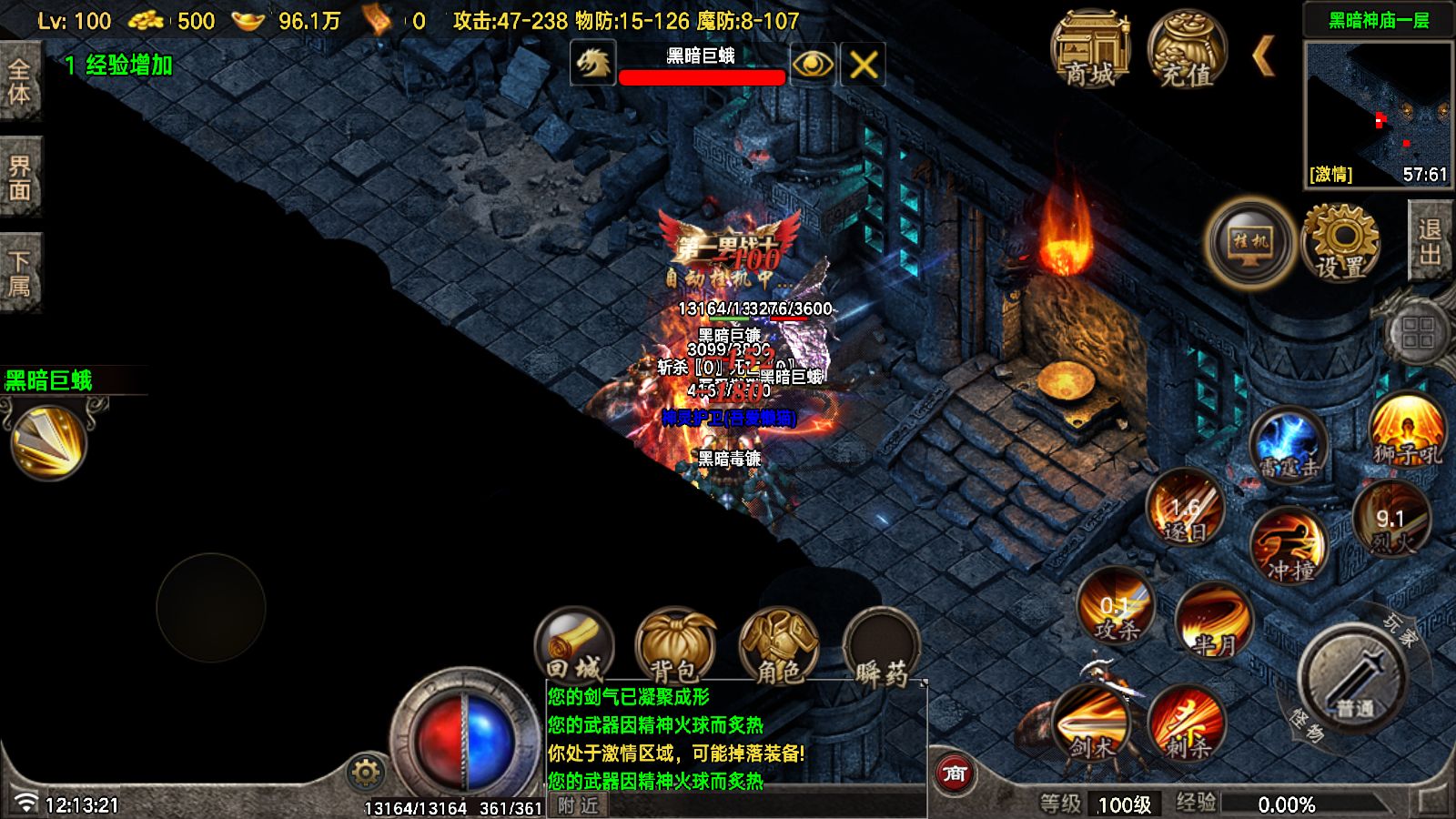This screenshot has width=1456, height=819.
Task: Toggle 挂机 auto-battle mode
Action: pyautogui.click(x=1250, y=243)
